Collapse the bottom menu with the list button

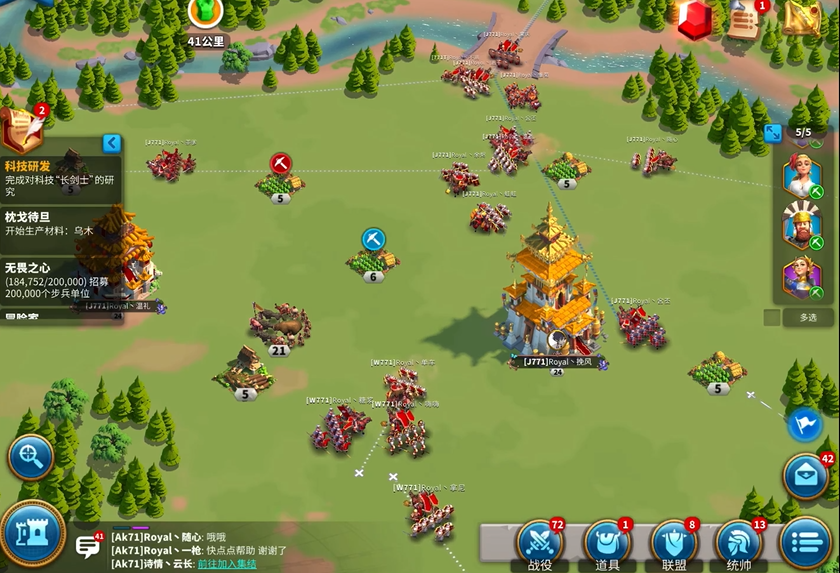[x=806, y=543]
